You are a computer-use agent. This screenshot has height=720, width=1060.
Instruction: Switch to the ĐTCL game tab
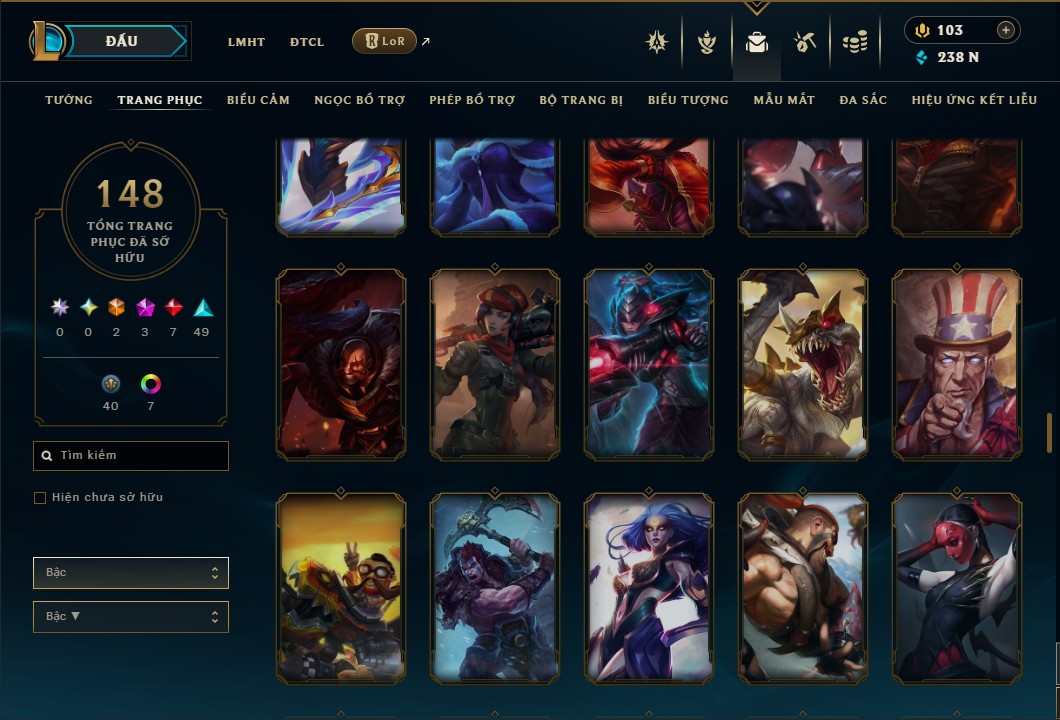[307, 42]
